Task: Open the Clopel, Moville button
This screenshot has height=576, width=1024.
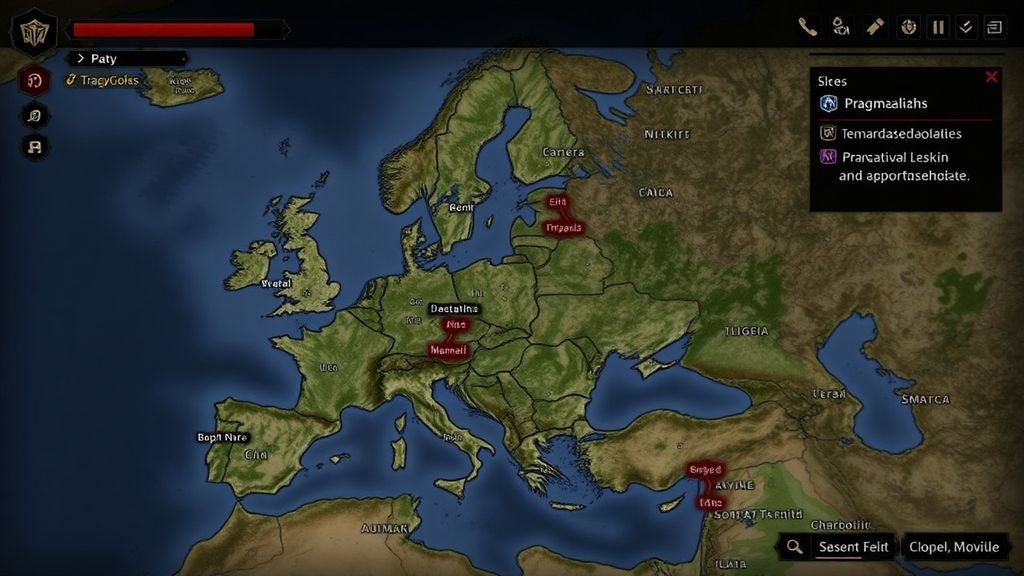Action: (953, 547)
